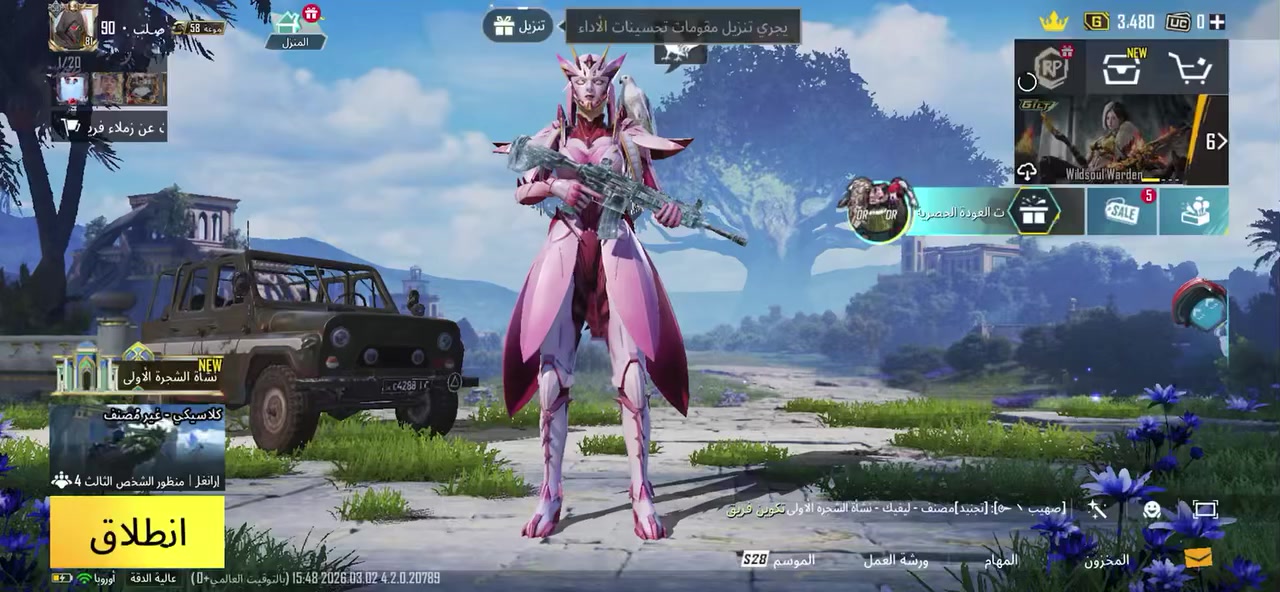This screenshot has width=1280, height=592.
Task: Open the Royale Pass RP icon
Action: tap(1050, 67)
